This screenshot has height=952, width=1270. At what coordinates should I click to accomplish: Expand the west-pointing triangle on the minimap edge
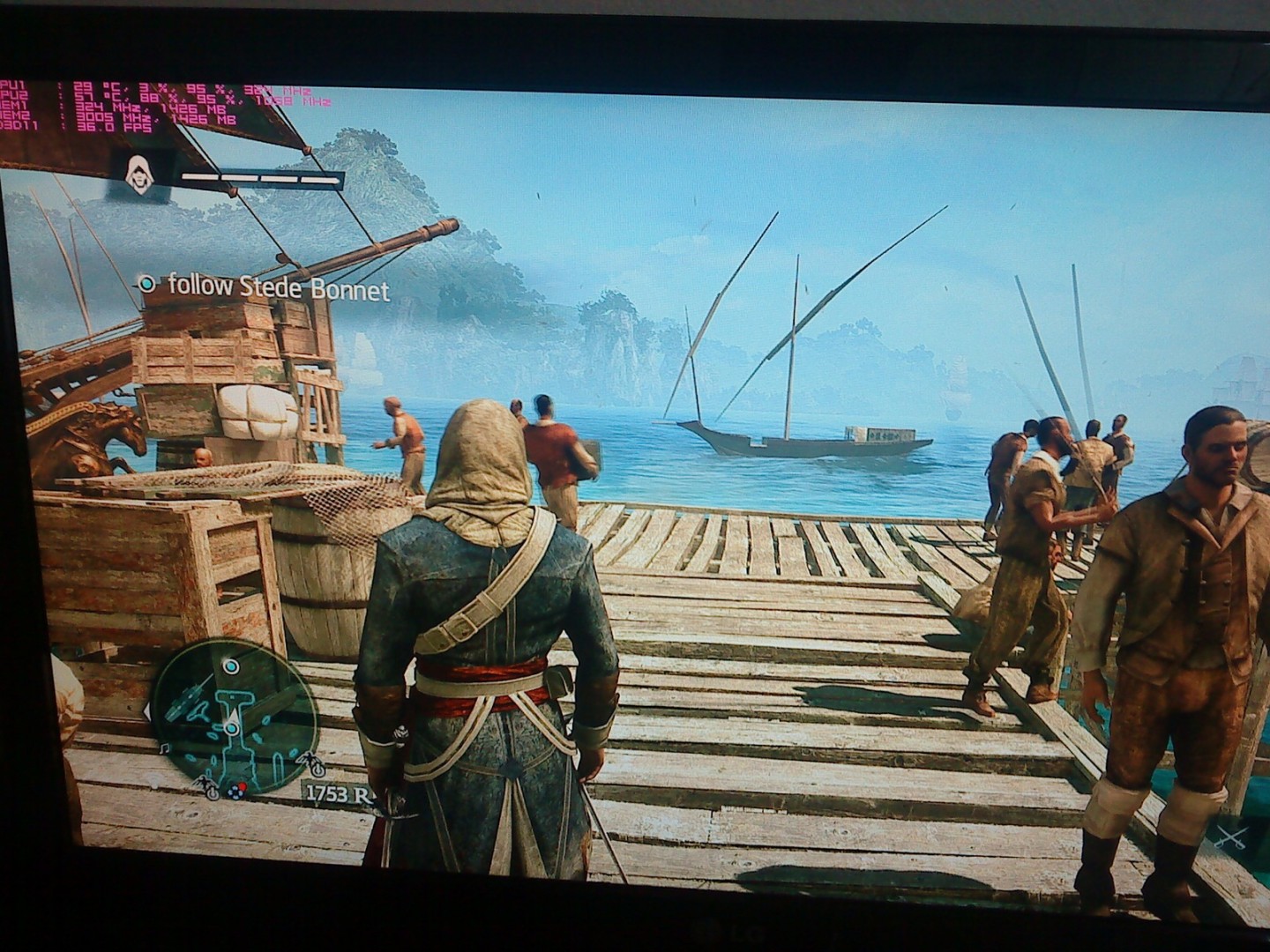pyautogui.click(x=147, y=712)
